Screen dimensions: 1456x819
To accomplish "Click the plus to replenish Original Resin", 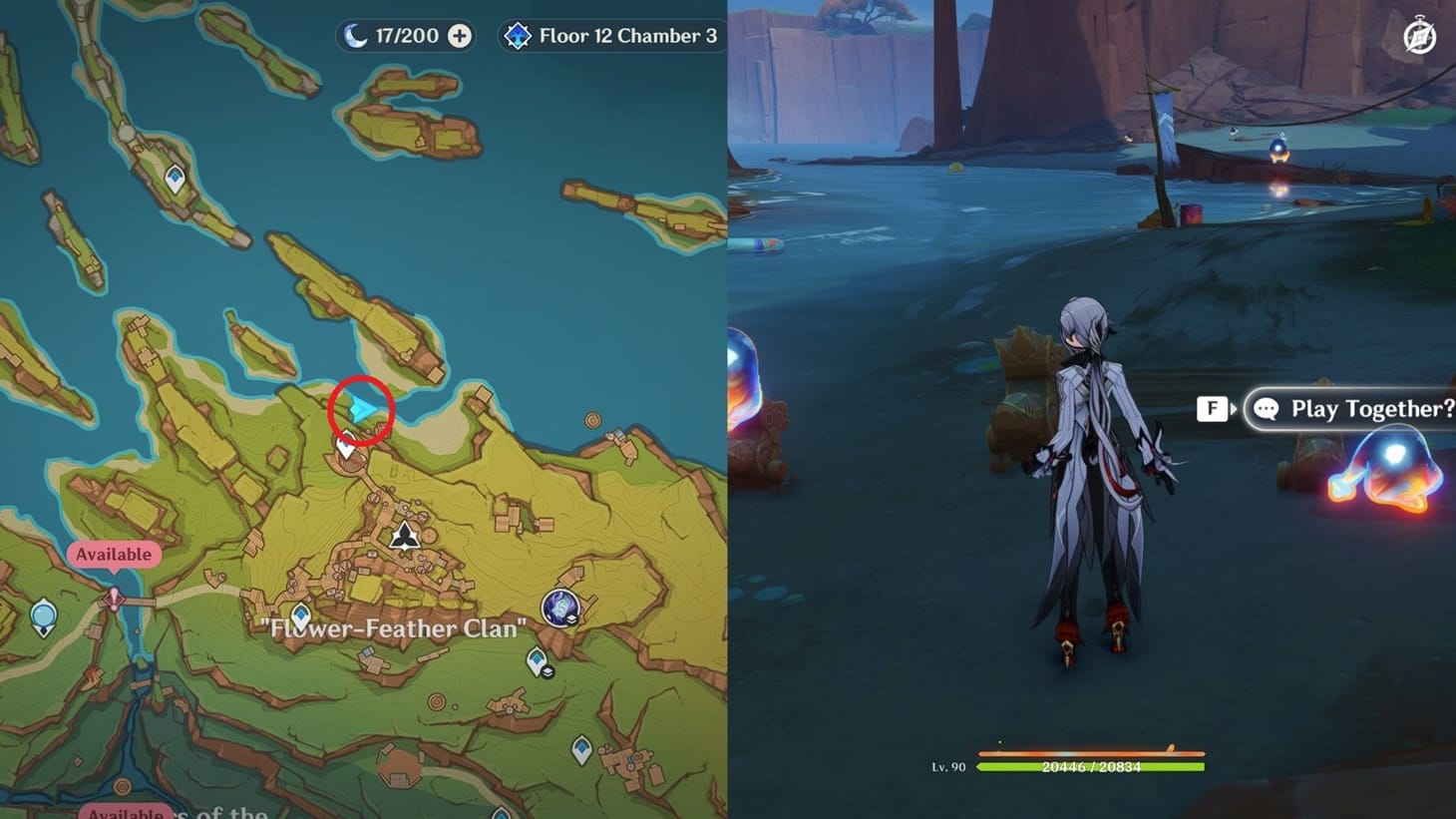I will 459,35.
